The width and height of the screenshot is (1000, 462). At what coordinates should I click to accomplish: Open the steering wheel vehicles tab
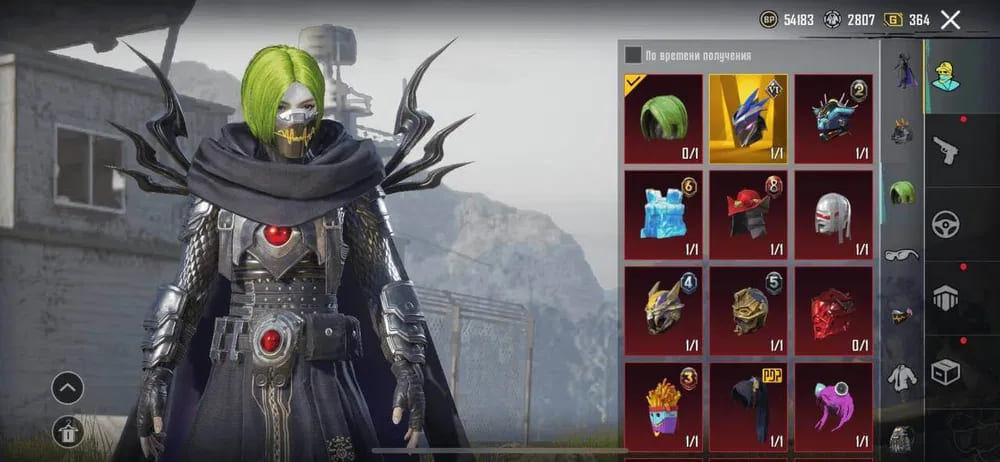(x=946, y=225)
